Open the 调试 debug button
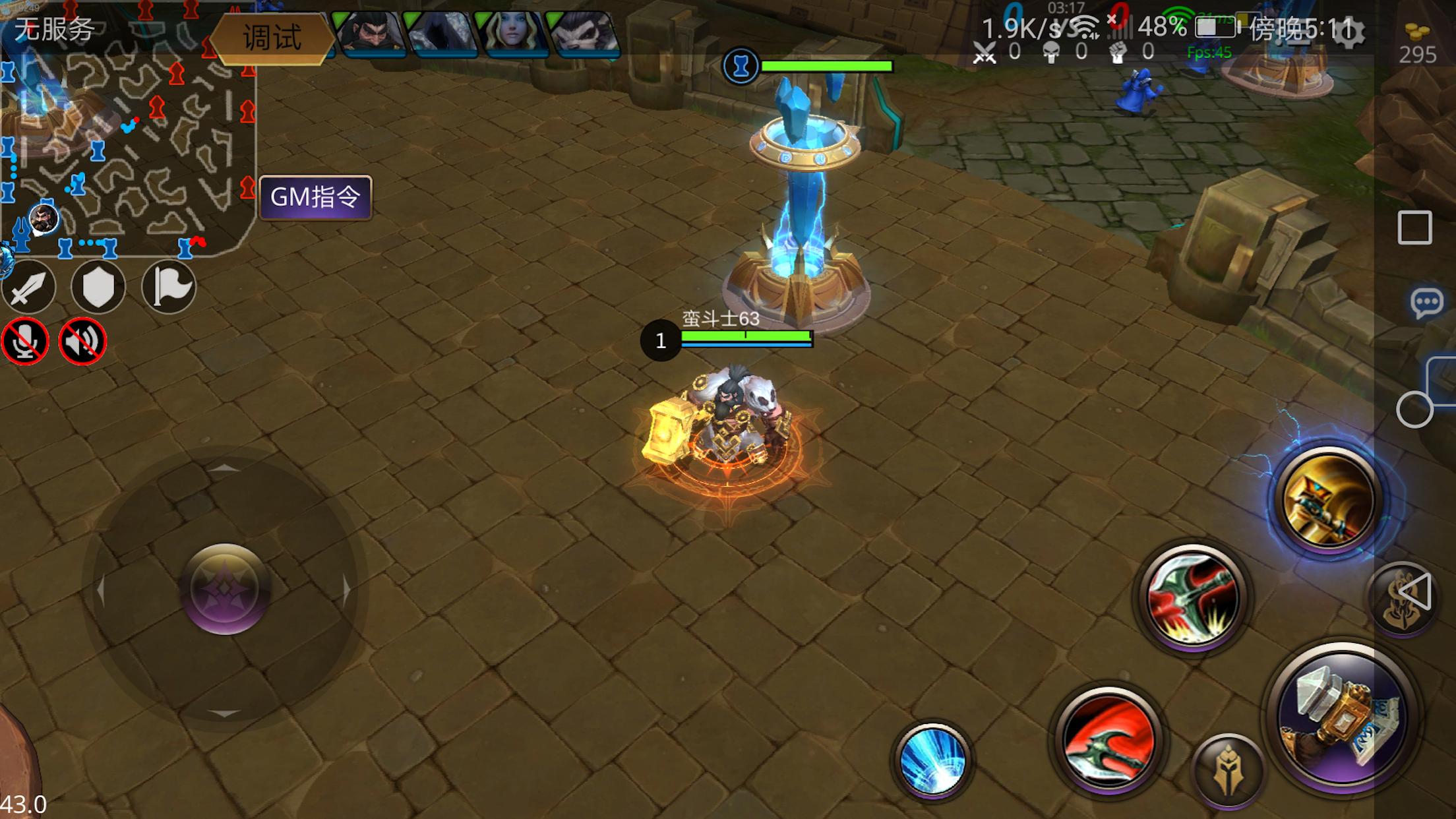The width and height of the screenshot is (1456, 819). point(272,38)
